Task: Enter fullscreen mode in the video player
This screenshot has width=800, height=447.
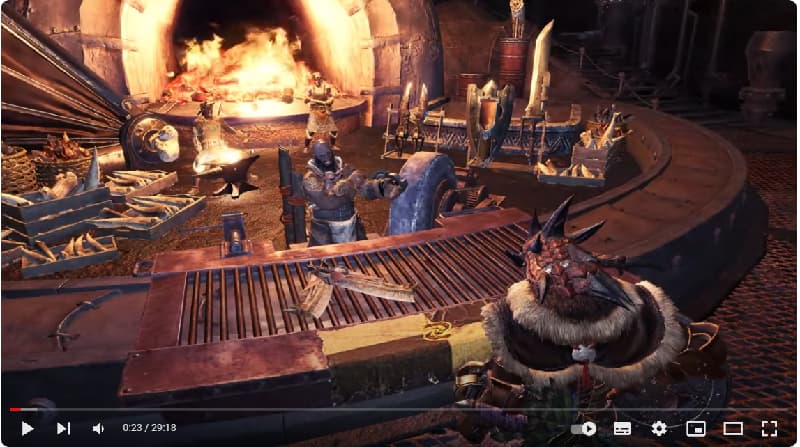Action: (x=769, y=428)
